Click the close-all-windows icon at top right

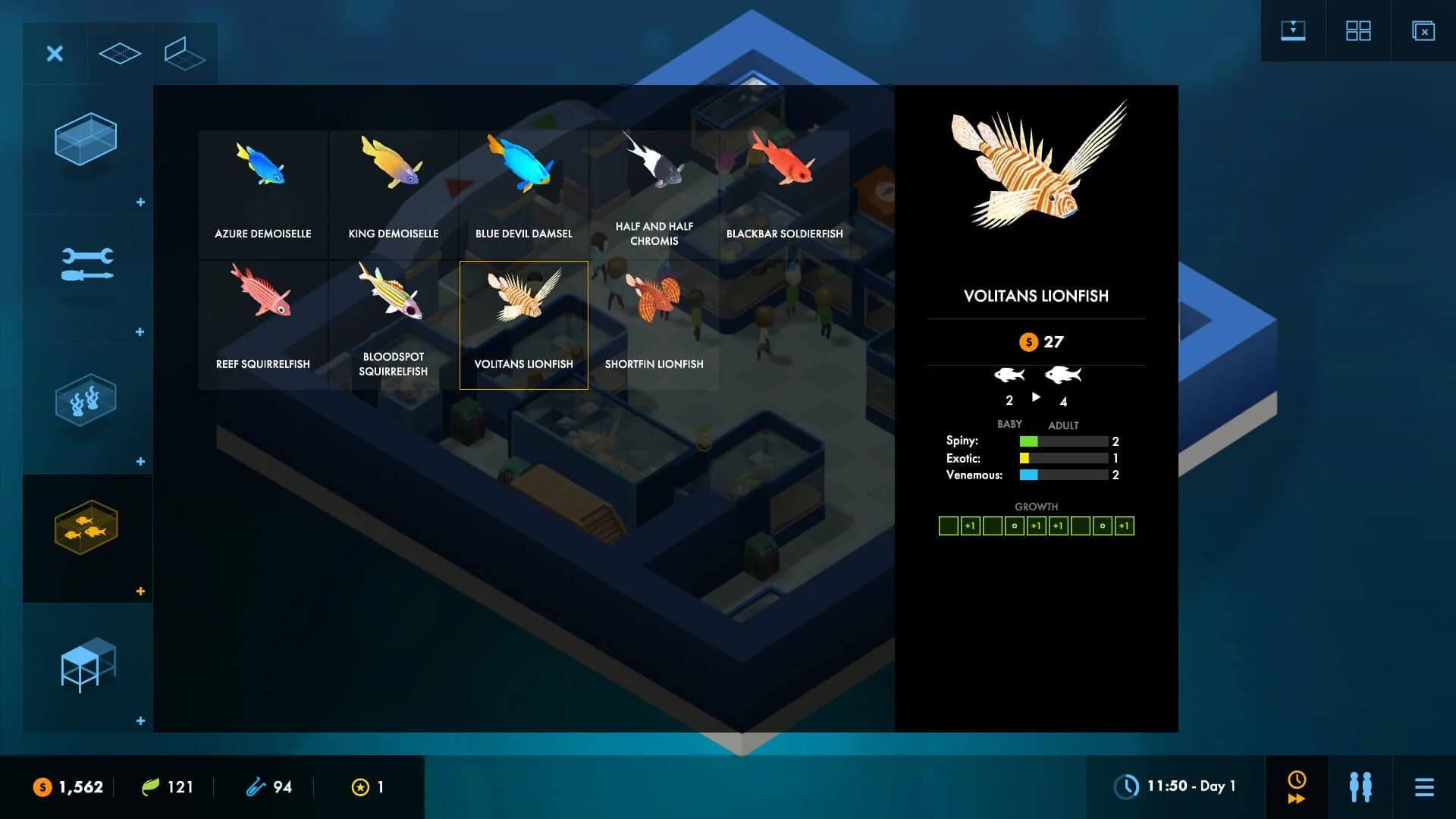coord(1424,30)
